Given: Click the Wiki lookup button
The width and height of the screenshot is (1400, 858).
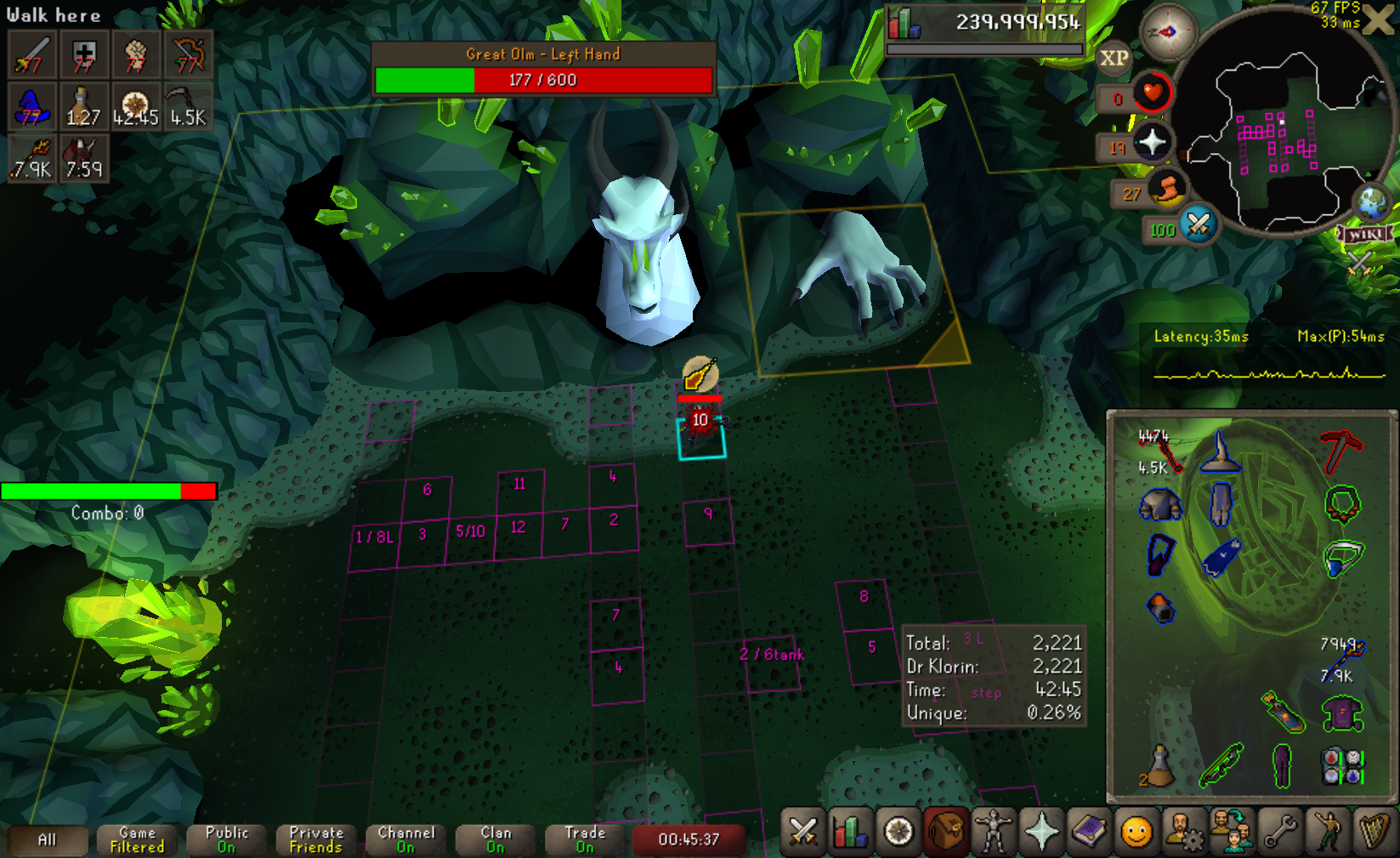Looking at the screenshot, I should click(x=1366, y=234).
